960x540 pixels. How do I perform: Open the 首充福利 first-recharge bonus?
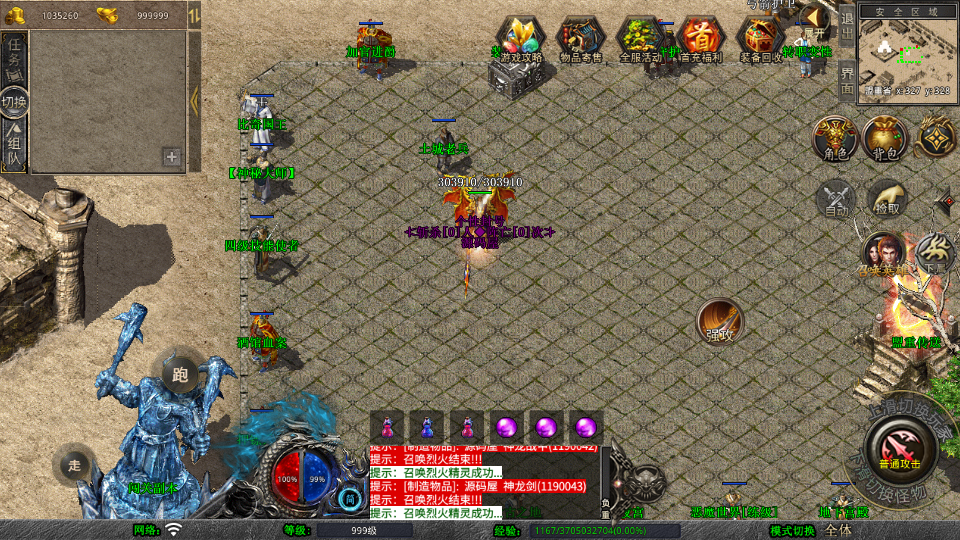(701, 40)
